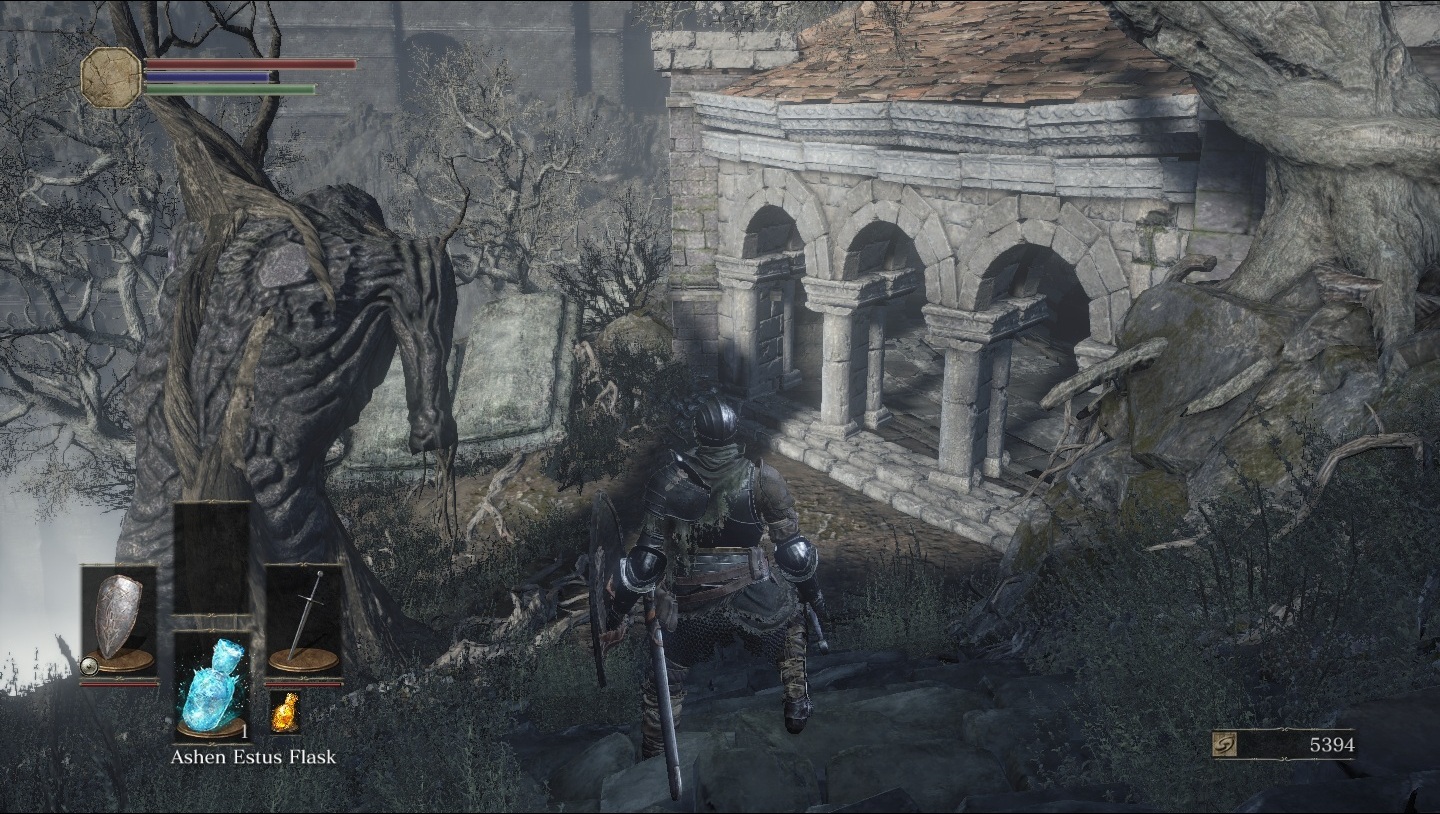Viewport: 1440px width, 814px height.
Task: Click the left-hand kite shield slot
Action: [119, 620]
